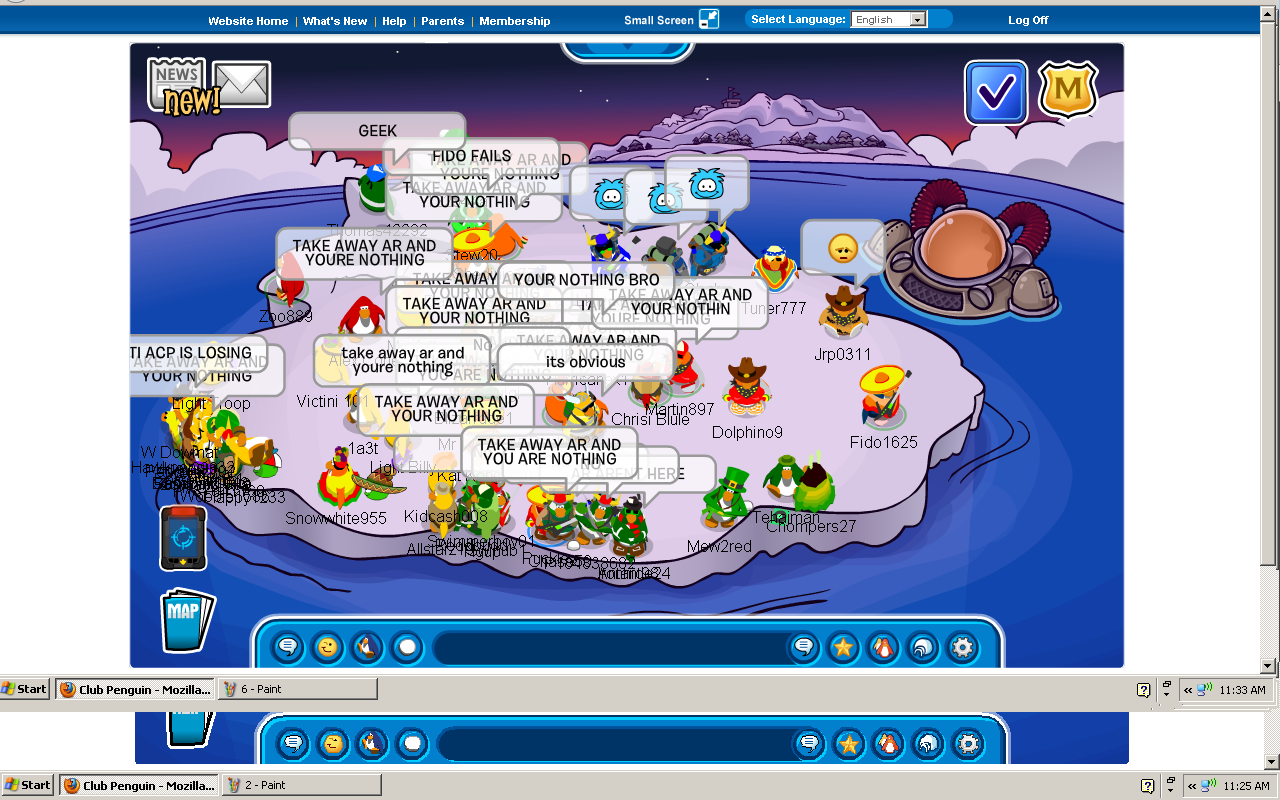Open the What's New link
Viewport: 1280px width, 800px height.
335,21
